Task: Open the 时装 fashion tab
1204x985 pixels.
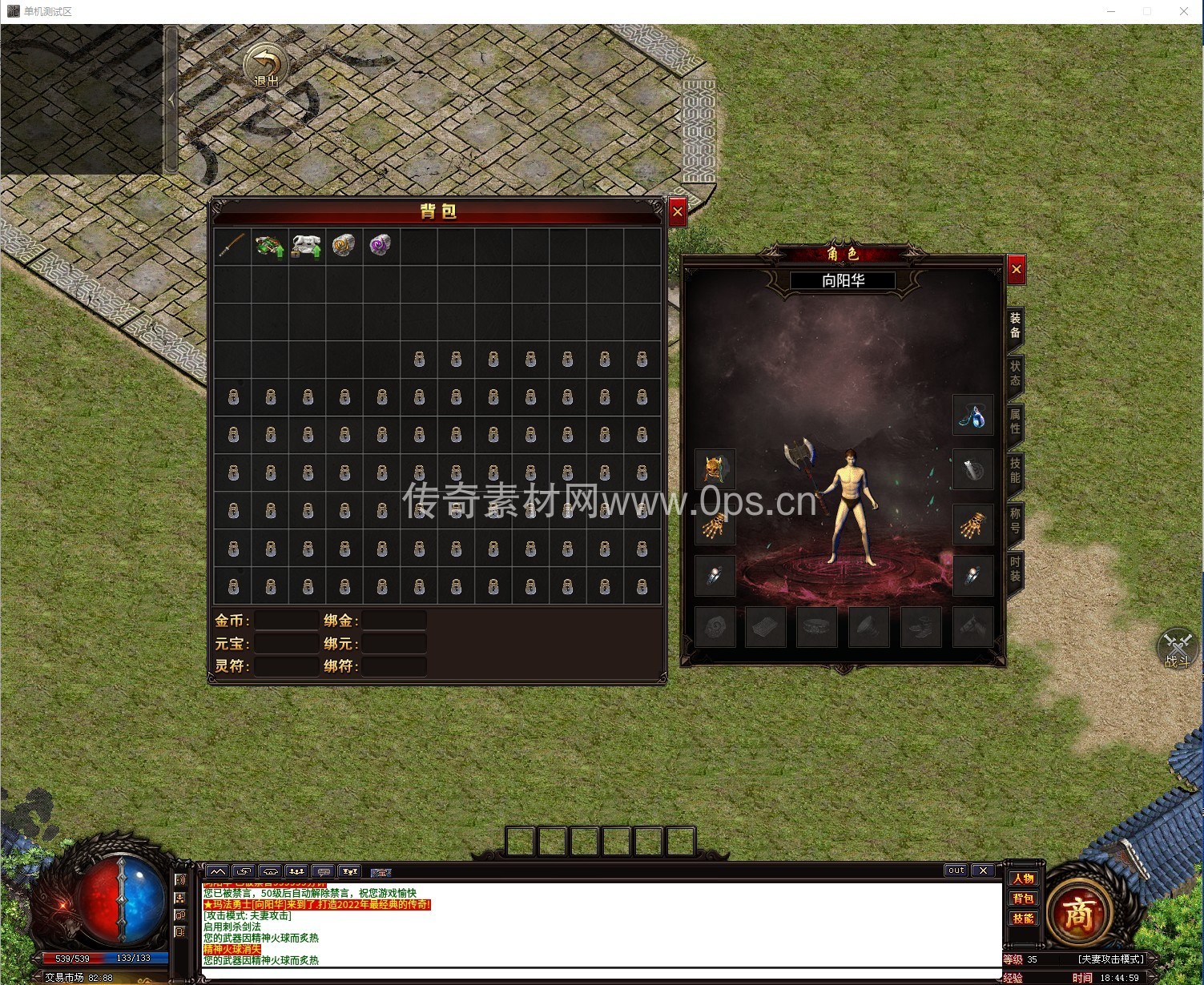Action: coord(1015,569)
